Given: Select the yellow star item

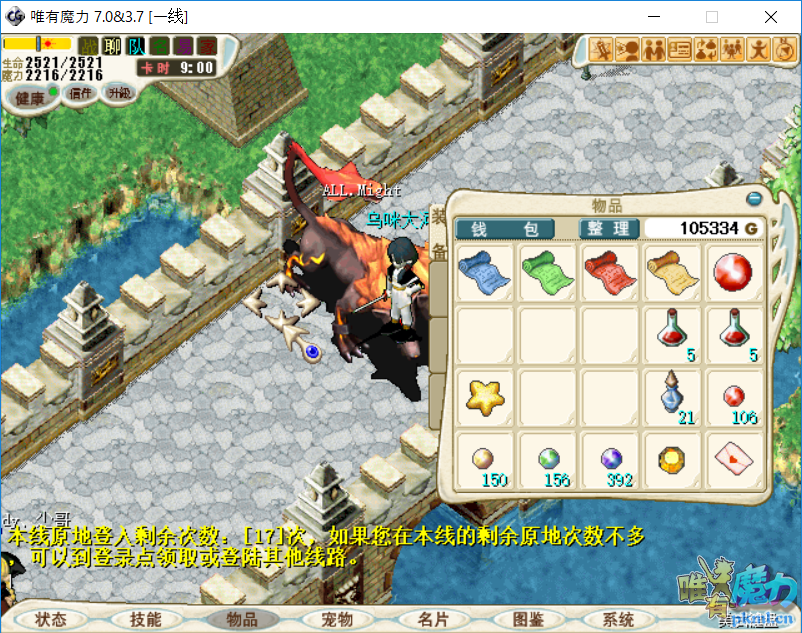Looking at the screenshot, I should point(484,397).
